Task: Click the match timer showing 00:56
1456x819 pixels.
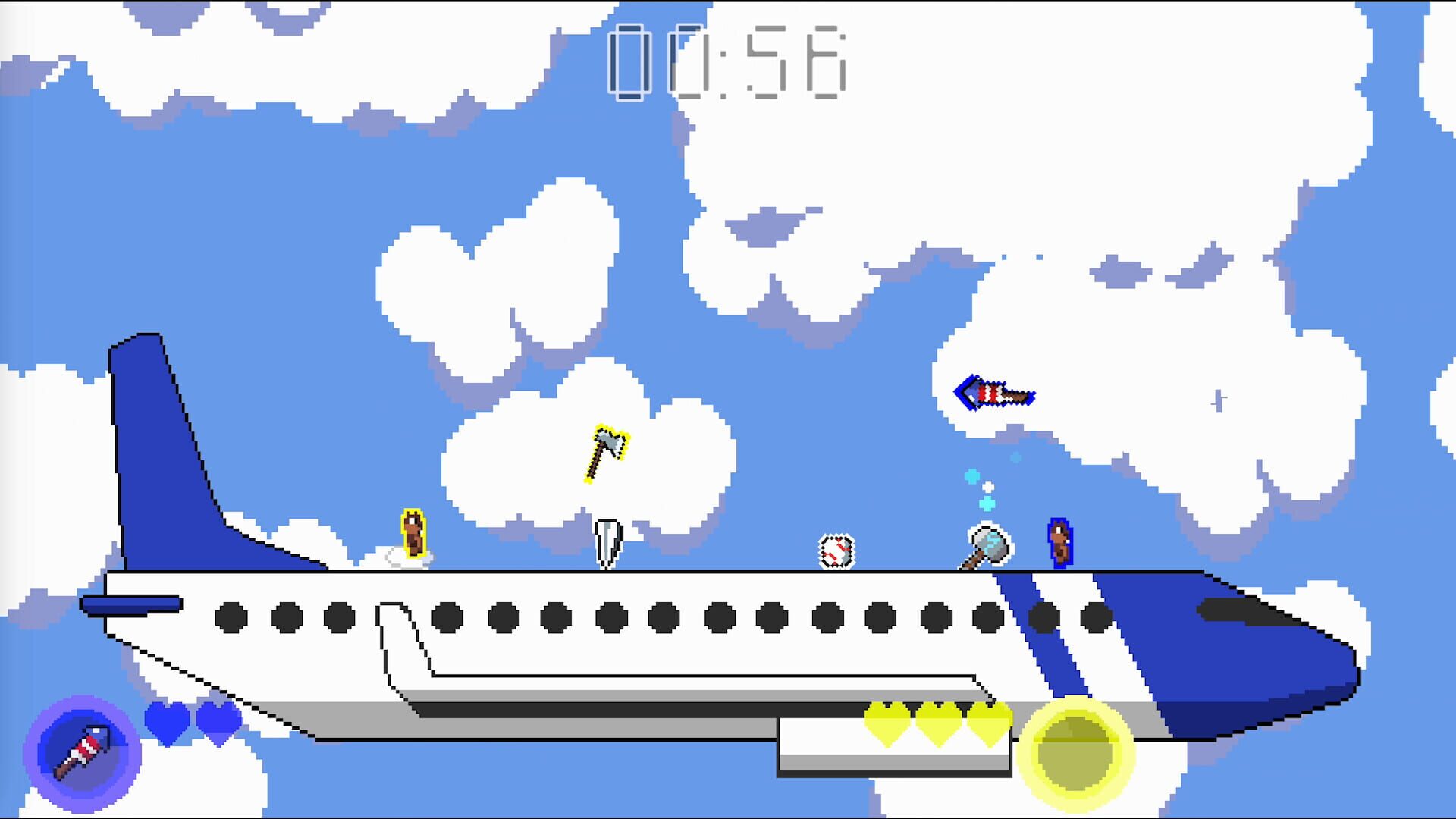Action: click(x=726, y=61)
